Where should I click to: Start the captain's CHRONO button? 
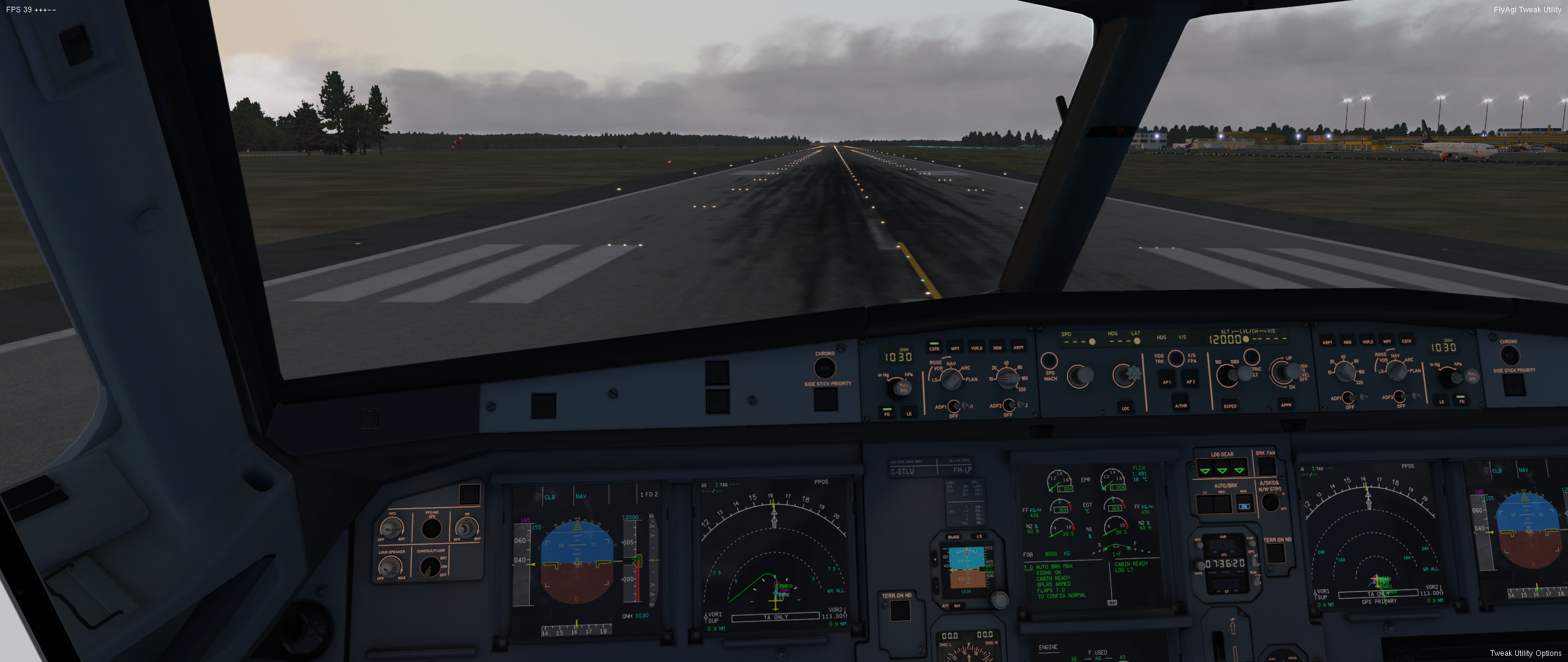click(824, 367)
